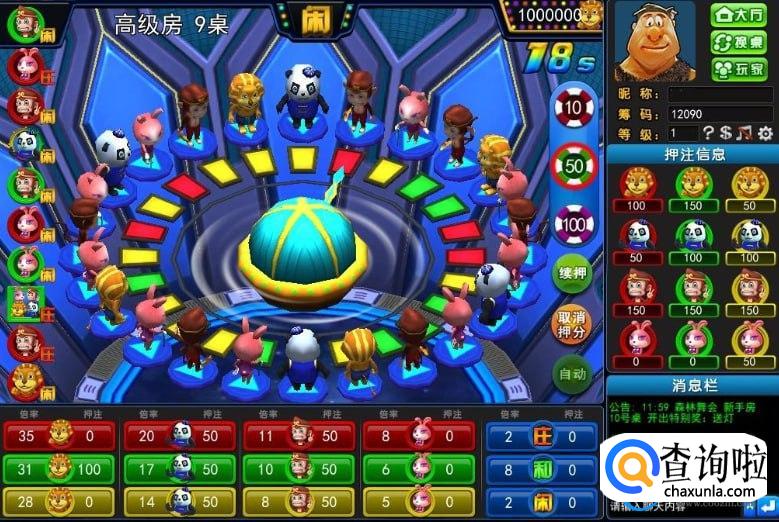The image size is (779, 522).
Task: Repeat last bet with 续押 button
Action: pyautogui.click(x=572, y=273)
